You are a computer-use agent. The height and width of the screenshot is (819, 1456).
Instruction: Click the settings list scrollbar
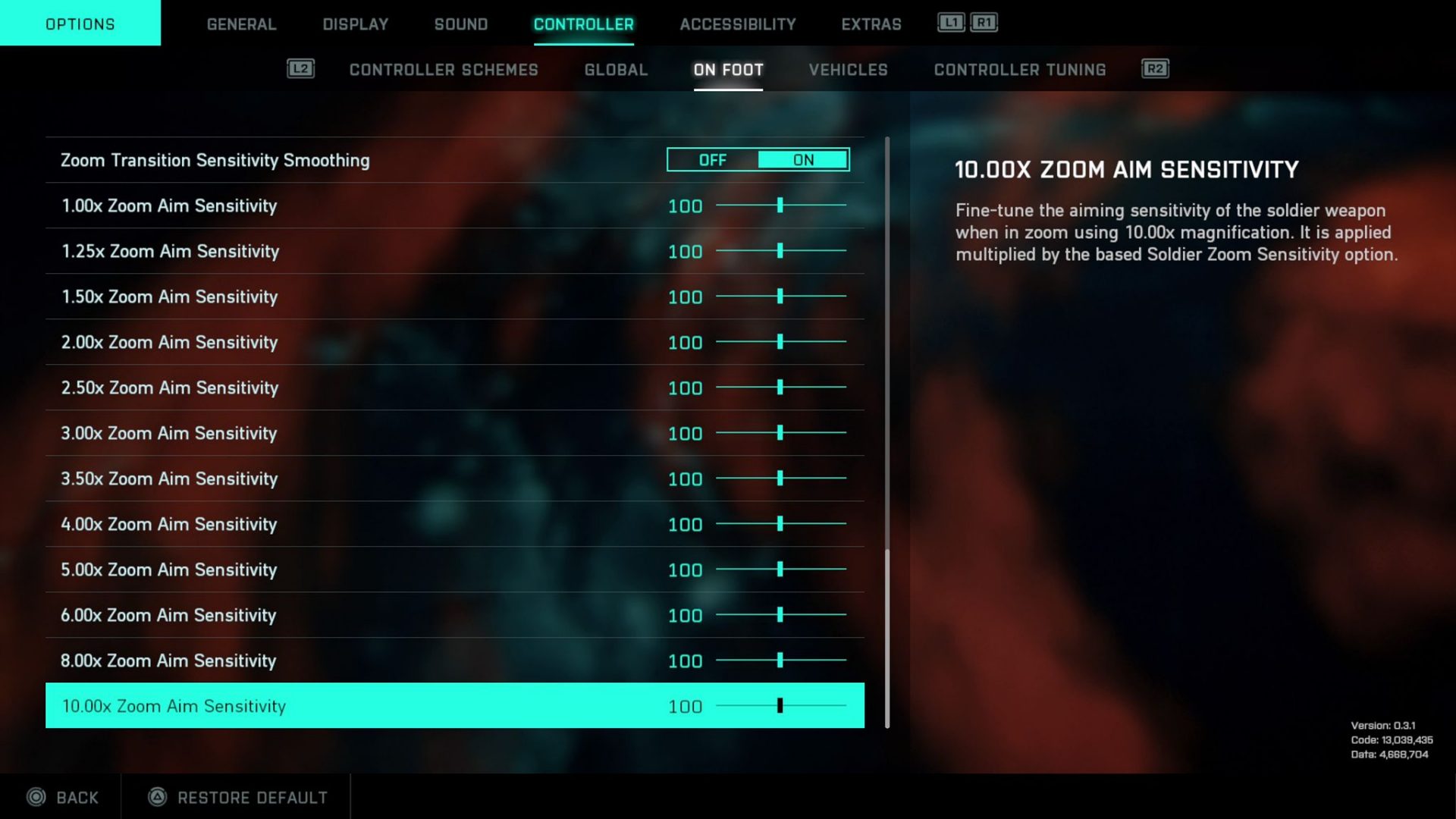pos(886,637)
